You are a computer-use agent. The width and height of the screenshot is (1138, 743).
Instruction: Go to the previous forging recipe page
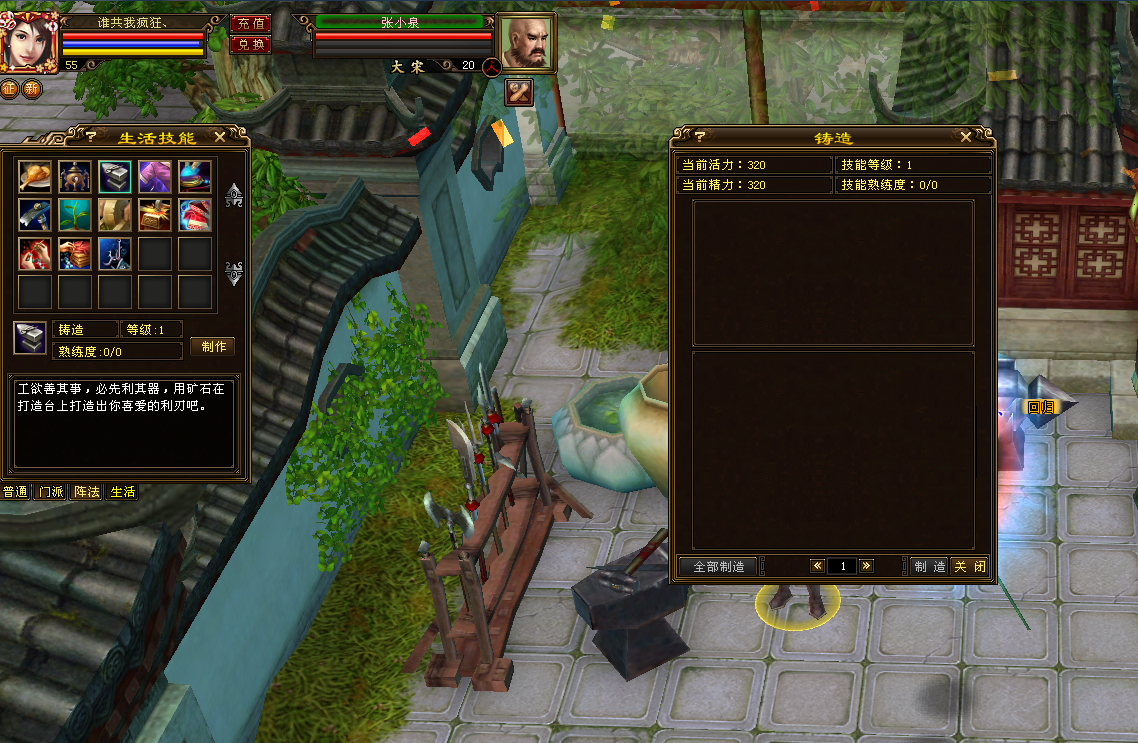[817, 566]
